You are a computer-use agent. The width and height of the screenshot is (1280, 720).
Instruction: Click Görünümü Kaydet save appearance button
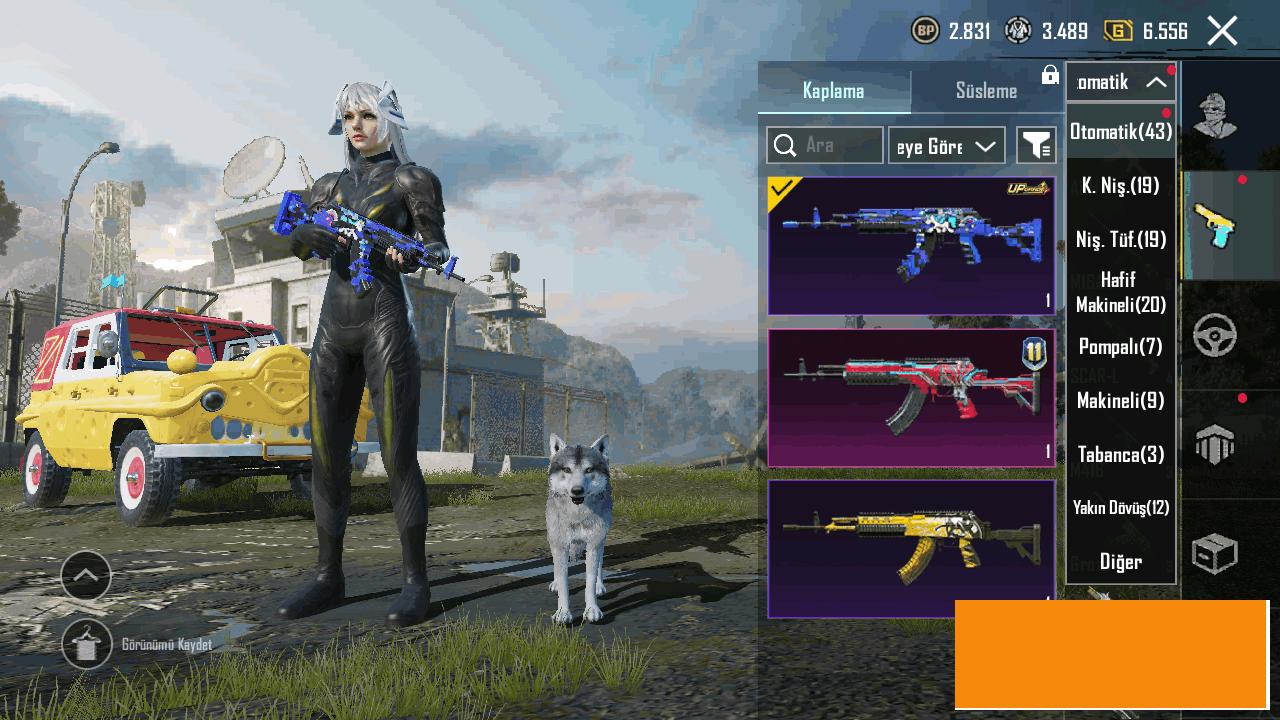[88, 645]
